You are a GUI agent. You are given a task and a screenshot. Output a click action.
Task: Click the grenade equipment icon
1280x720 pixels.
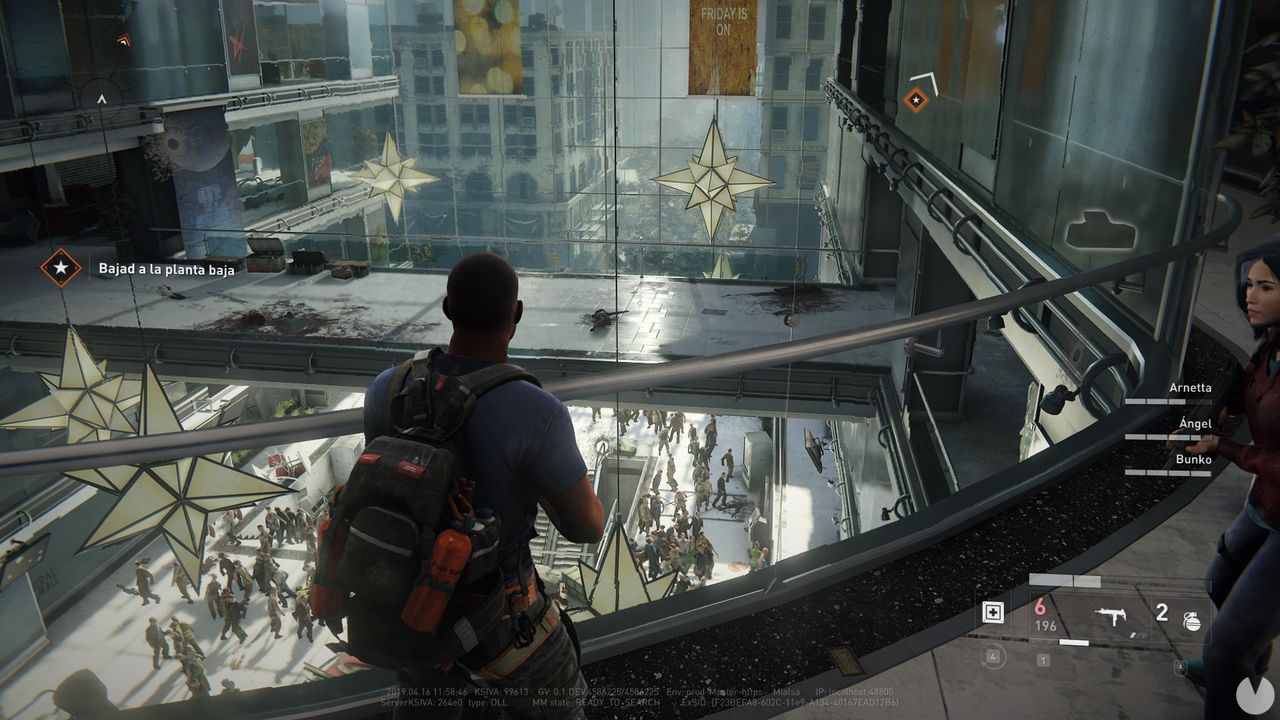1193,620
